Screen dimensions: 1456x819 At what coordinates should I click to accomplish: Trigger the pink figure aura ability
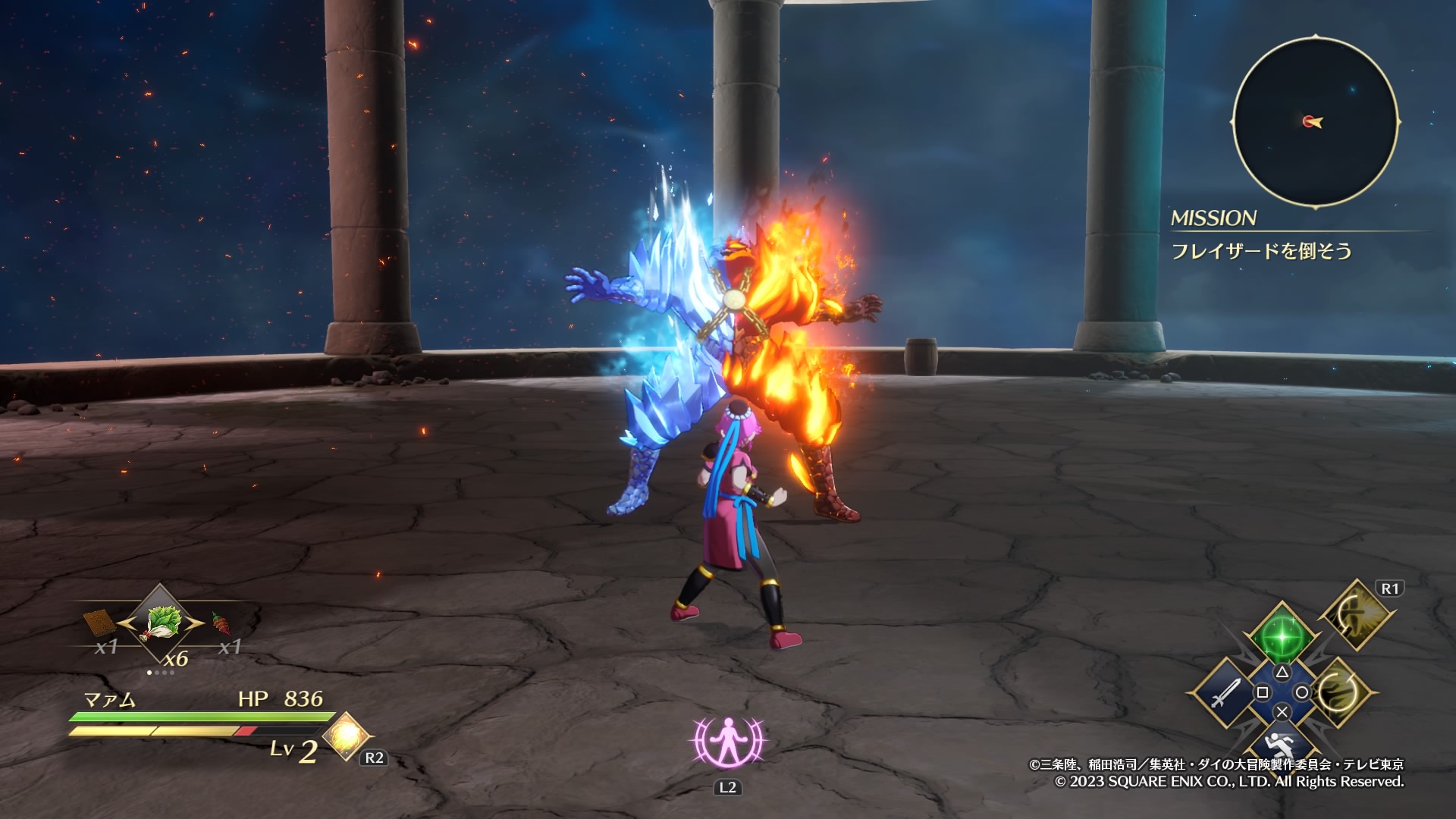coord(728,742)
